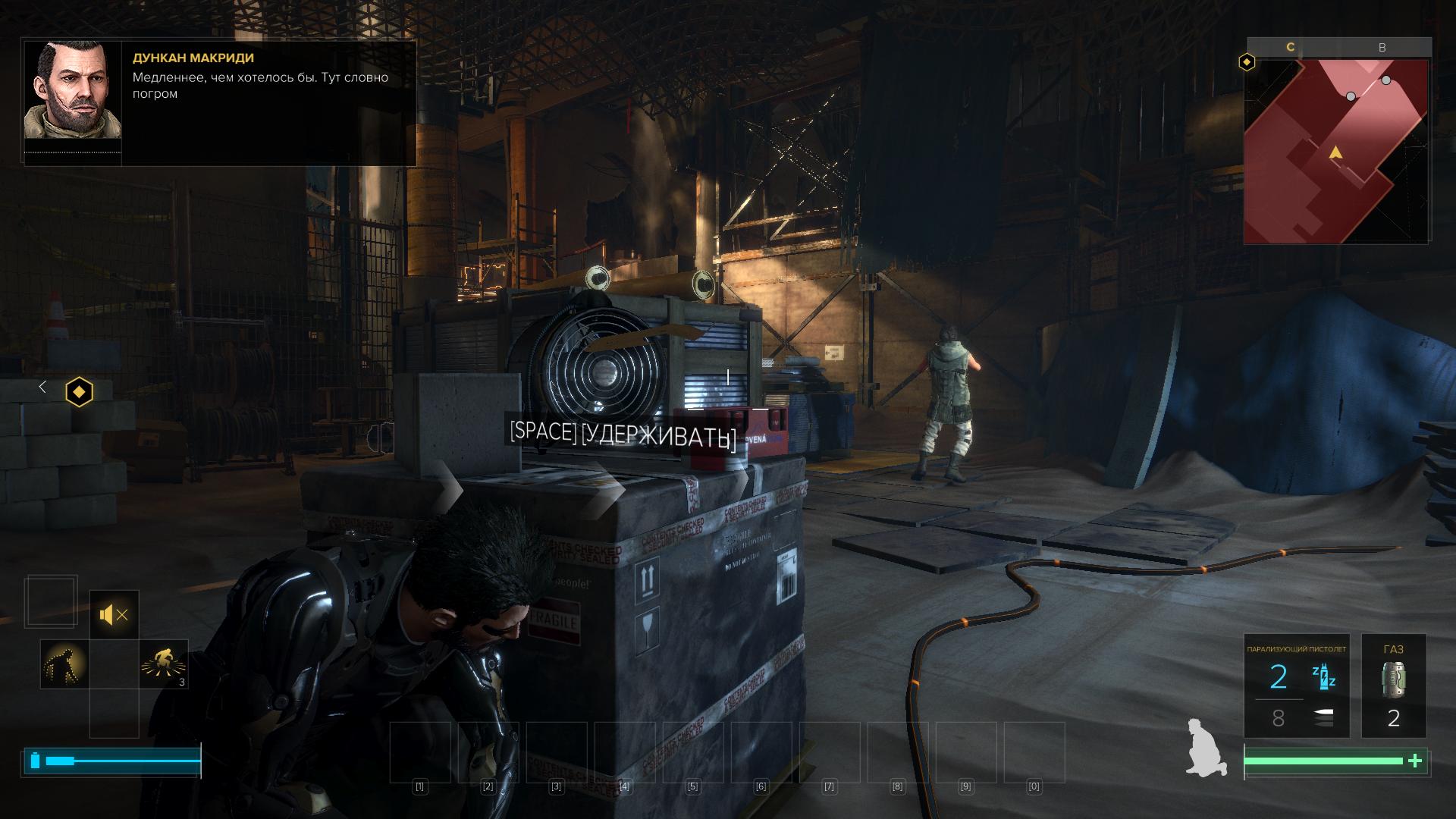The image size is (1456, 819).
Task: Click the objective hexagon beside the minimap
Action: coord(1247,62)
